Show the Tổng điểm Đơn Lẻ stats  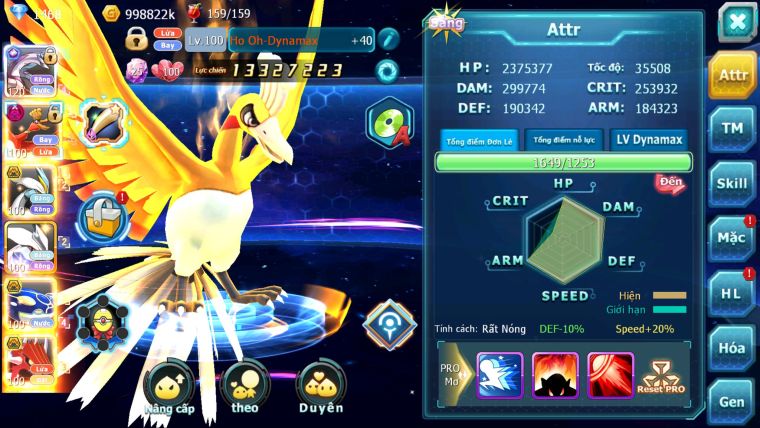479,140
